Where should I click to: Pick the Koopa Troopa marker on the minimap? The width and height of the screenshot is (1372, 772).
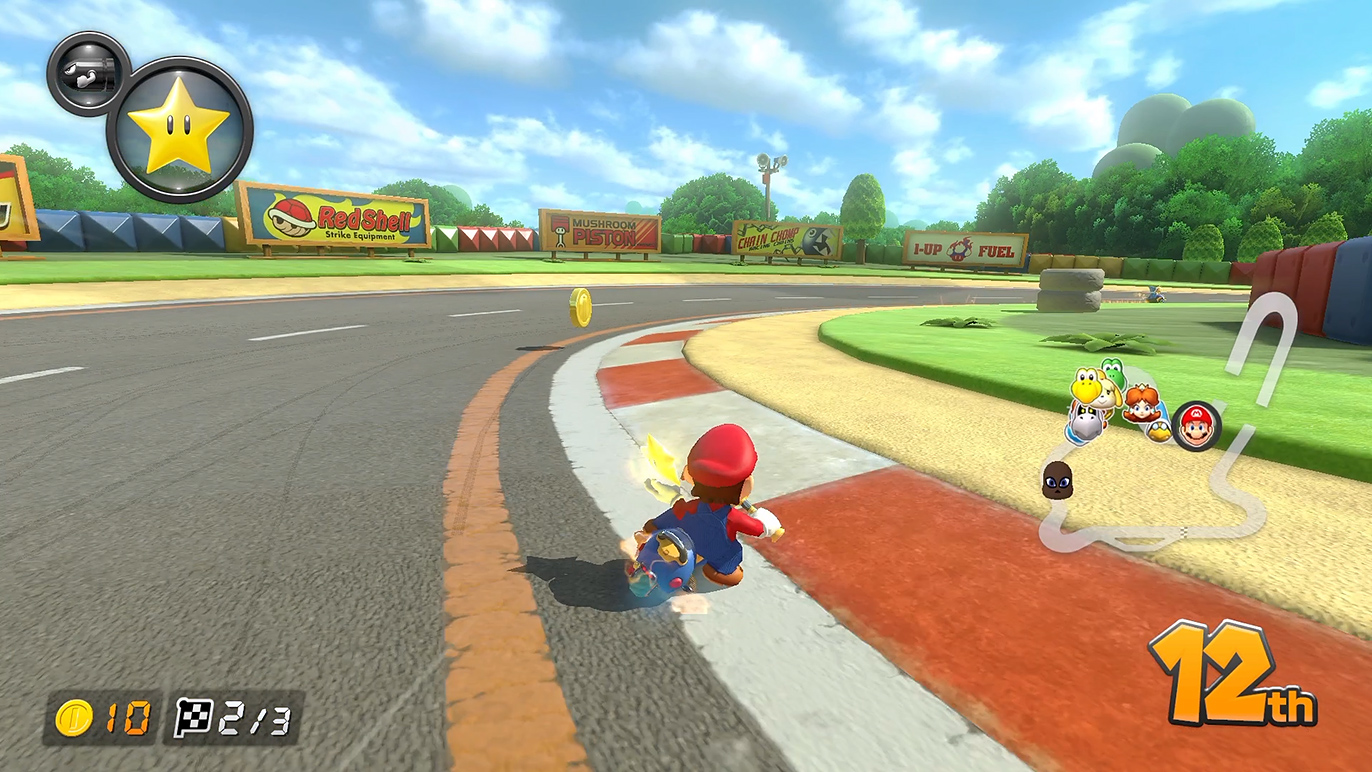(1086, 386)
